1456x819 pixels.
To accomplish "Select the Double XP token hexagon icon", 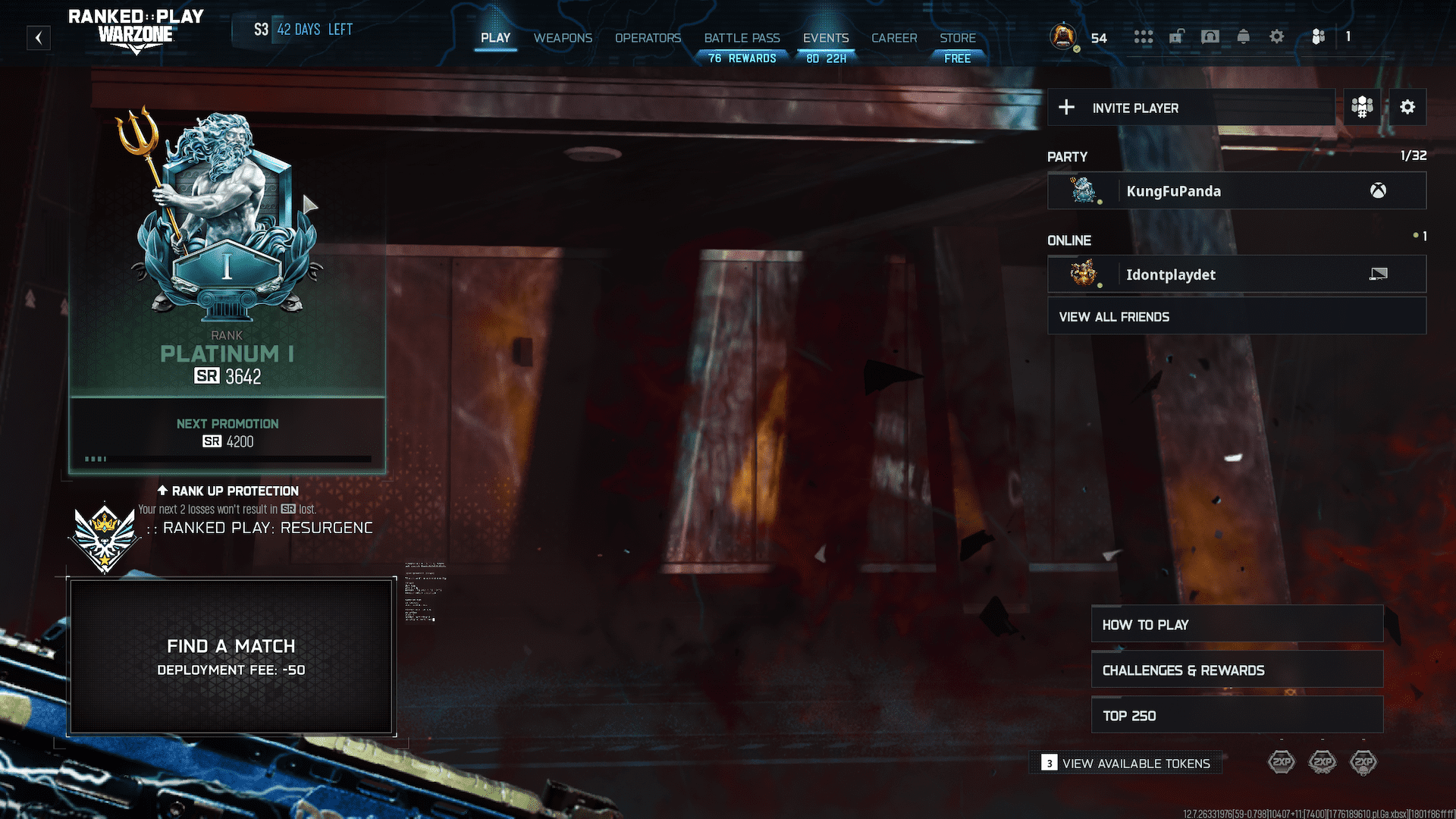I will tap(1282, 761).
